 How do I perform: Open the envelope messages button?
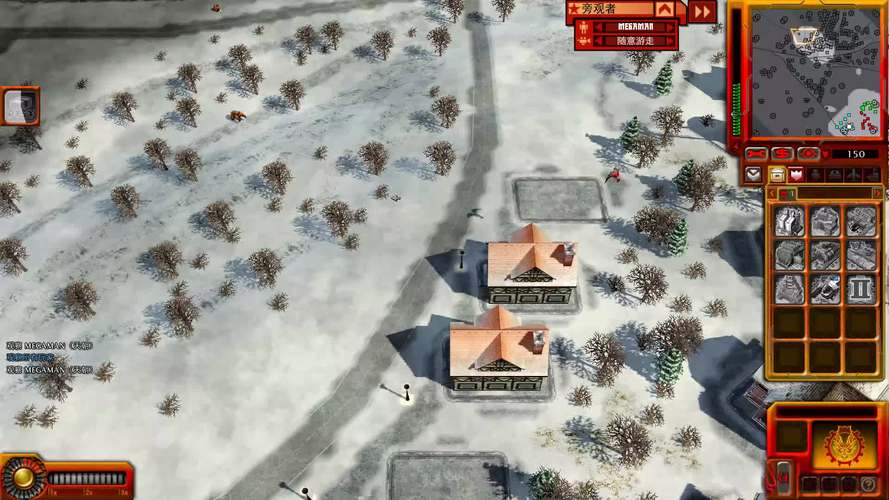tap(754, 174)
